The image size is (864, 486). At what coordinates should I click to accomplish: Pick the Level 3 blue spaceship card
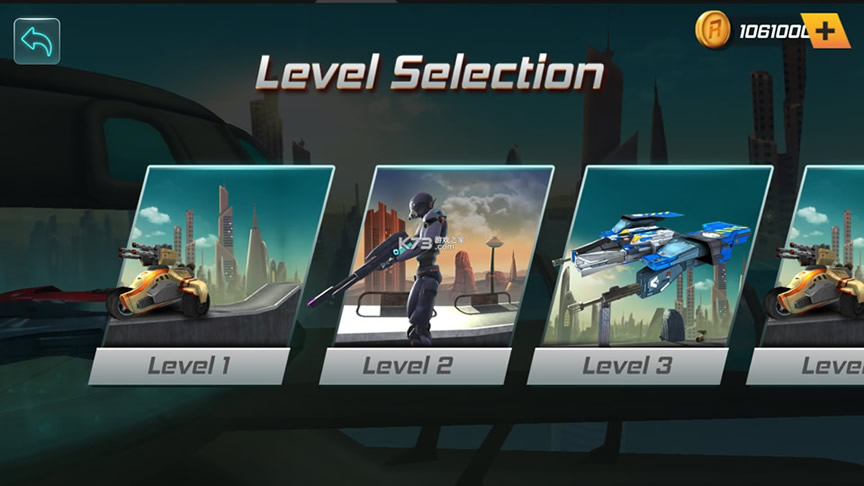click(x=655, y=256)
